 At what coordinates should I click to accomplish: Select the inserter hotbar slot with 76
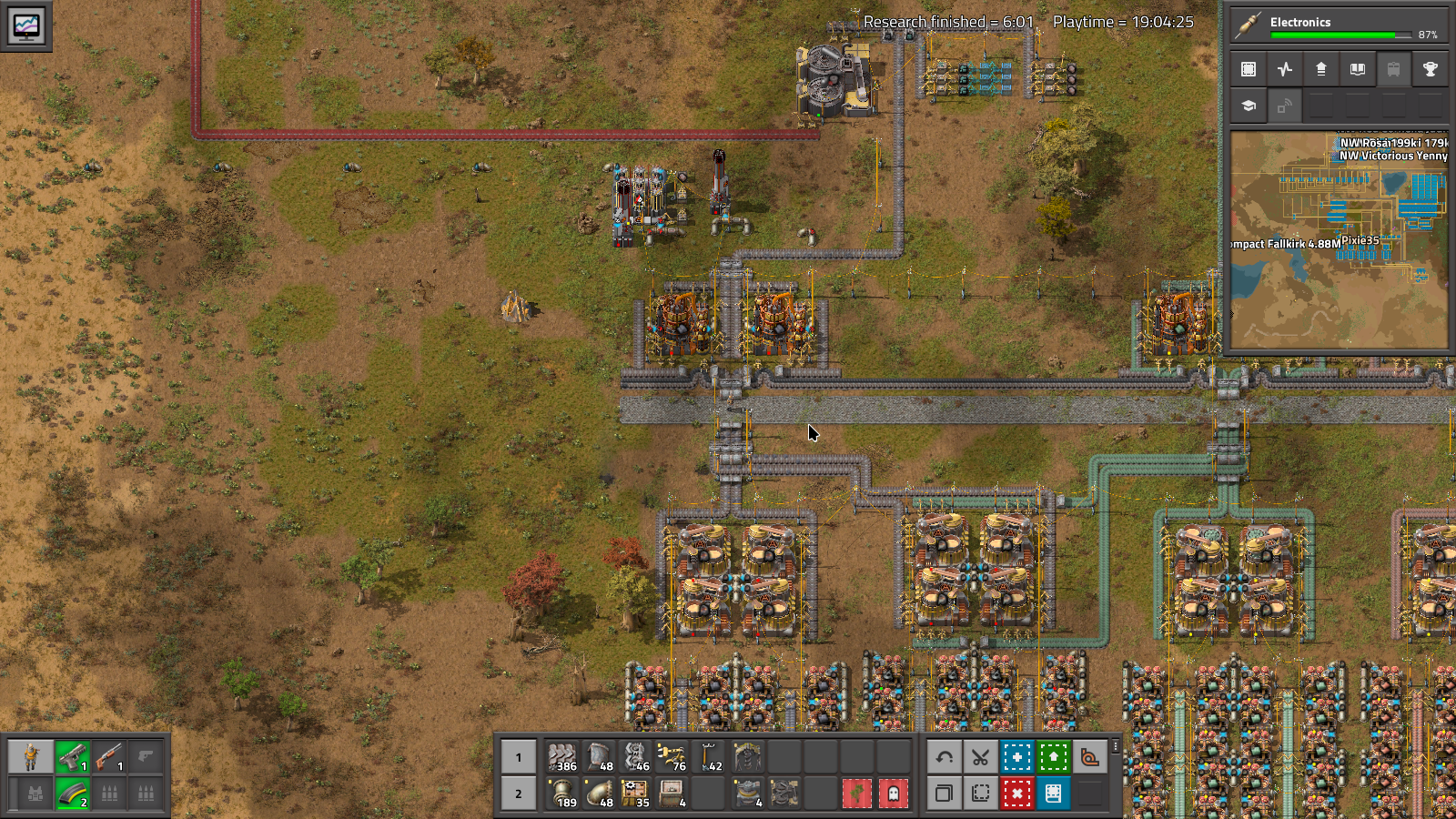(x=672, y=757)
